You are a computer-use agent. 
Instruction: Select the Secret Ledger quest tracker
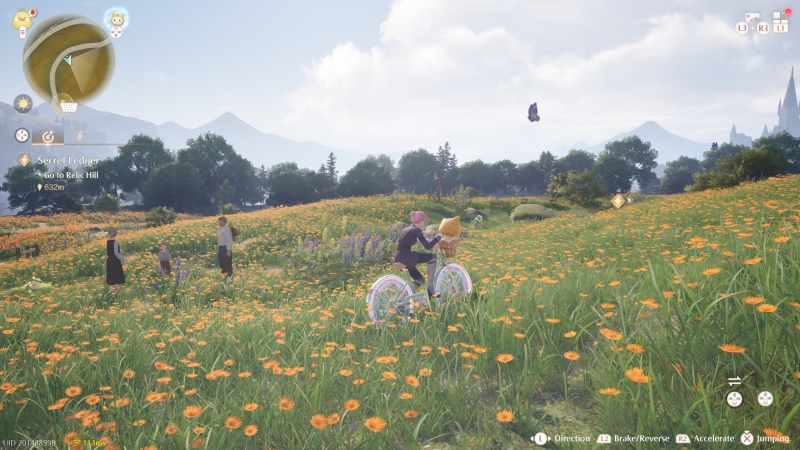click(70, 159)
